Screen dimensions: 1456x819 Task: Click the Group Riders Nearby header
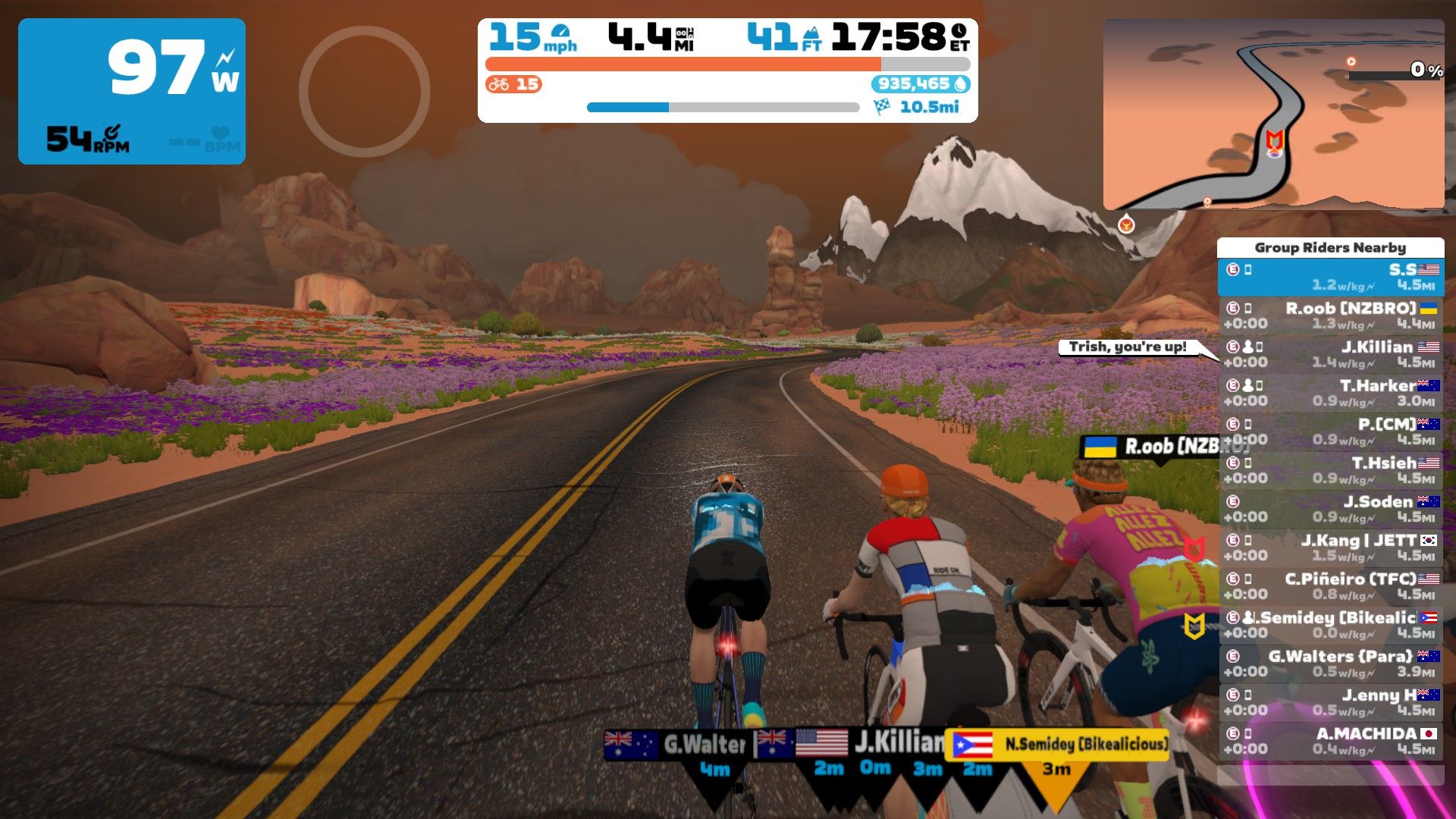(1330, 247)
